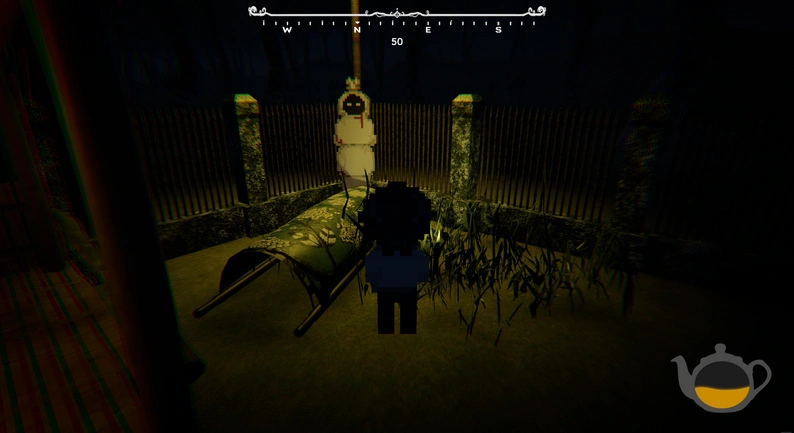Select the compass bar heading strip
The width and height of the screenshot is (794, 433).
397,18
